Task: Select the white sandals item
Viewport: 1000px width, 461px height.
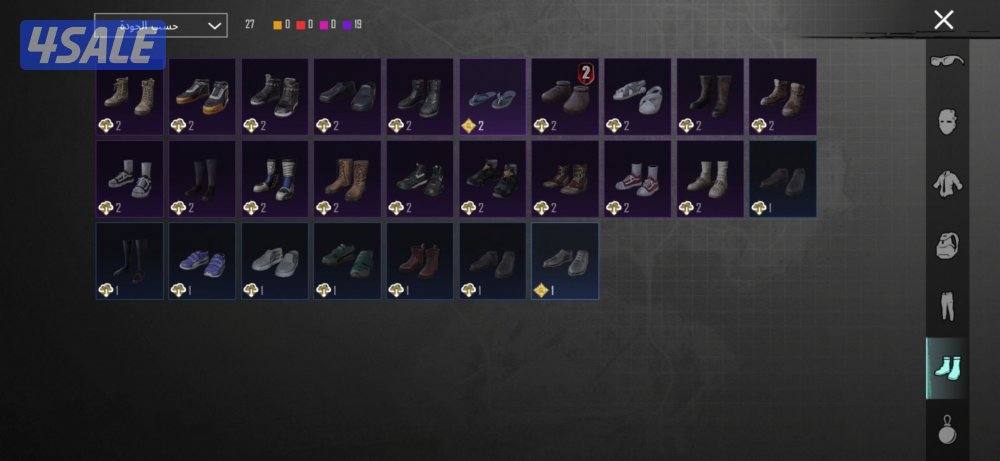Action: (x=636, y=96)
